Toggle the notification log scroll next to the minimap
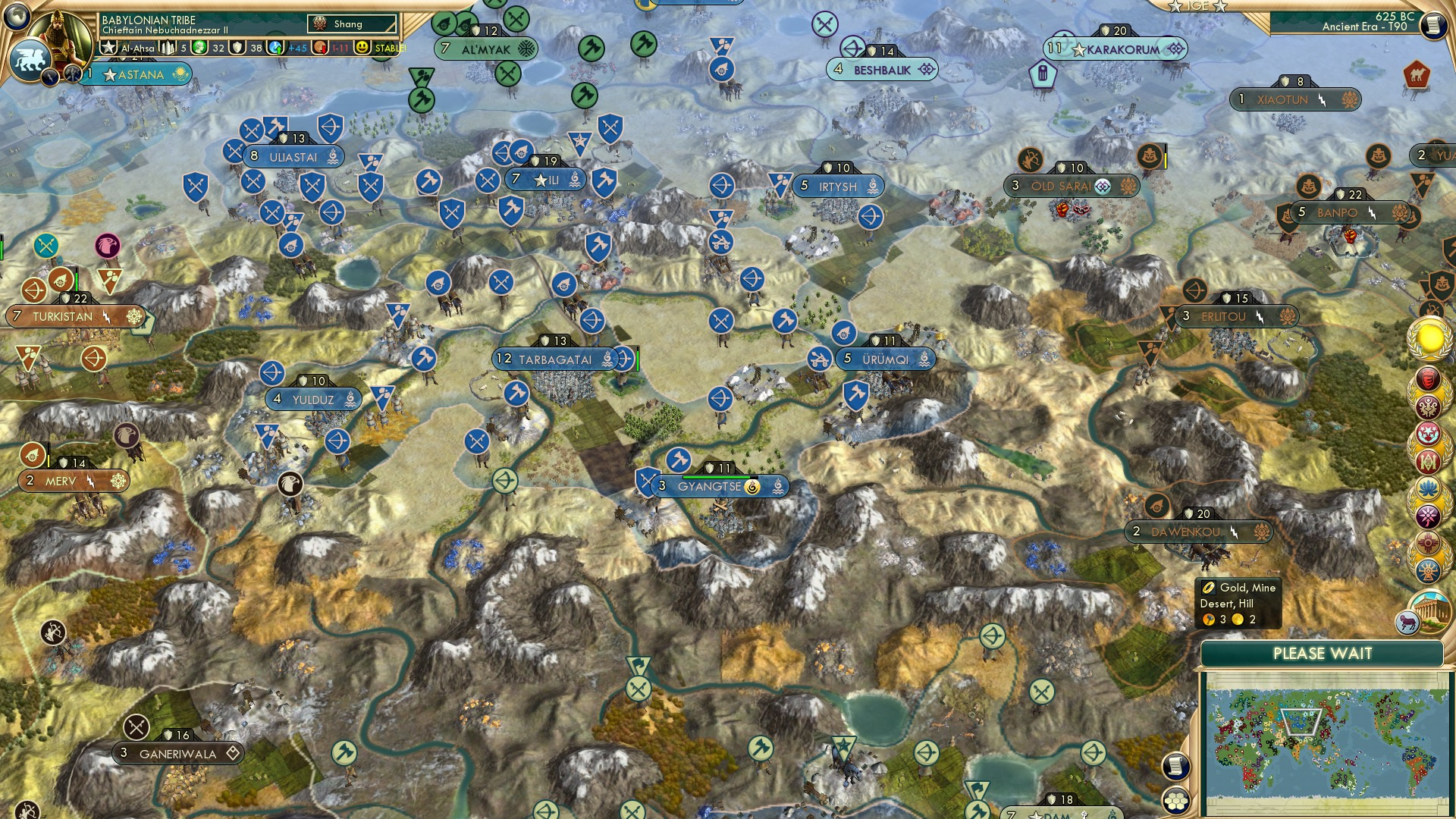The image size is (1456, 819). (1177, 766)
